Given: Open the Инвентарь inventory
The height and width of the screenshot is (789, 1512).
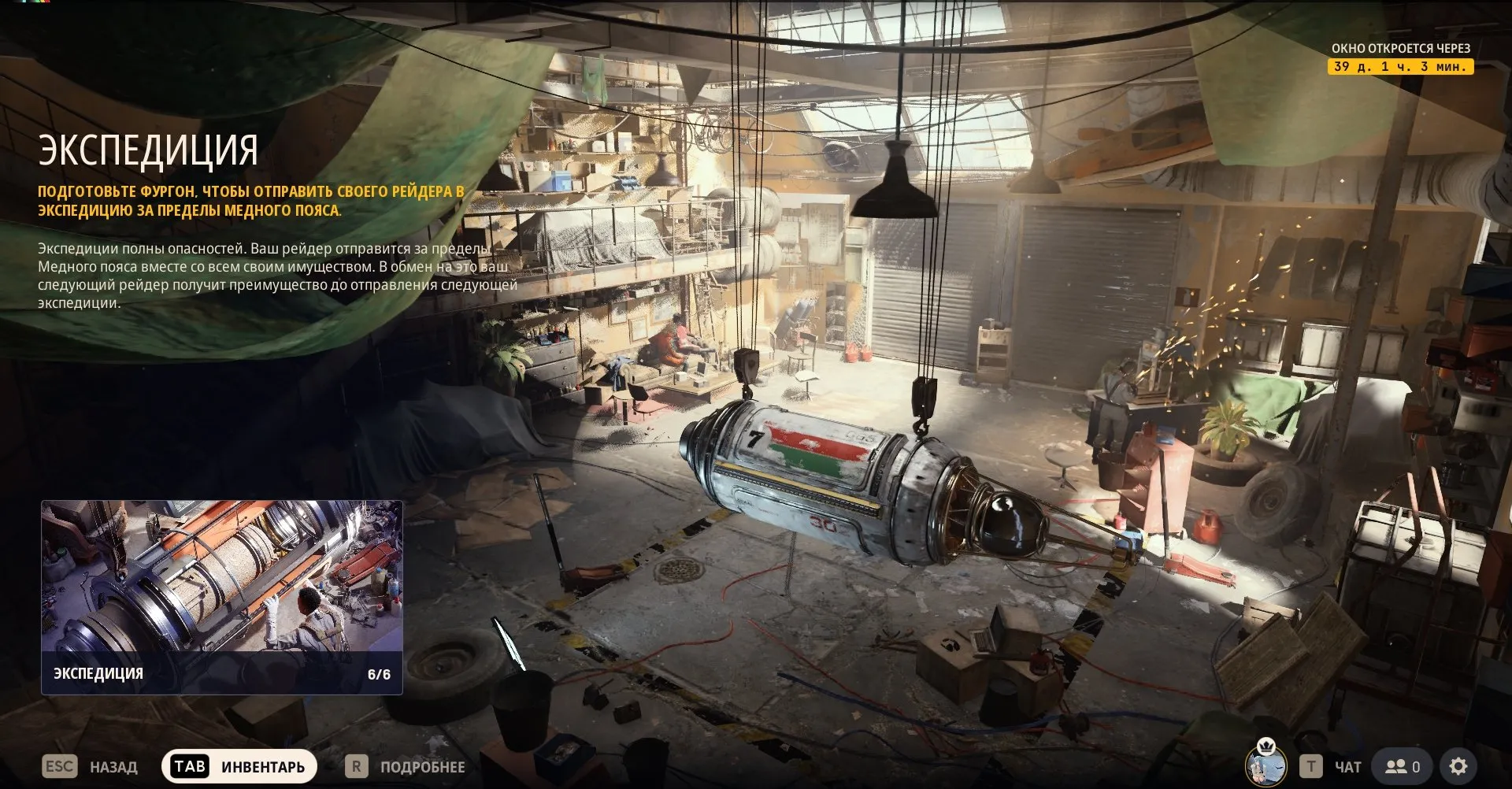Looking at the screenshot, I should tap(239, 766).
